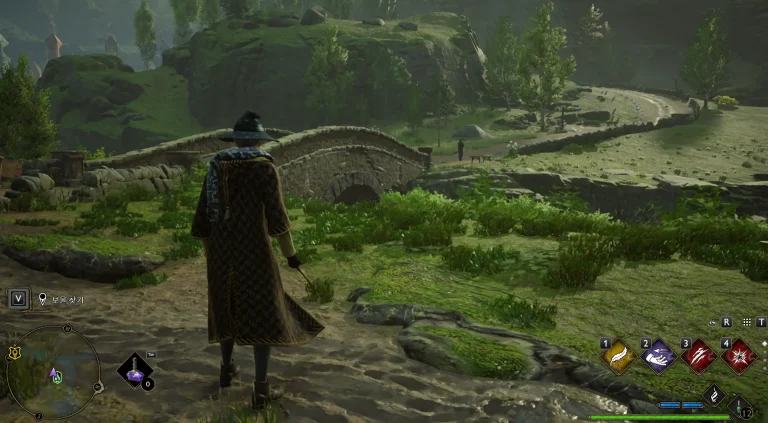Cast the red claw-slash spell in slot 3
Screen dimensions: 768x423
click(699, 357)
